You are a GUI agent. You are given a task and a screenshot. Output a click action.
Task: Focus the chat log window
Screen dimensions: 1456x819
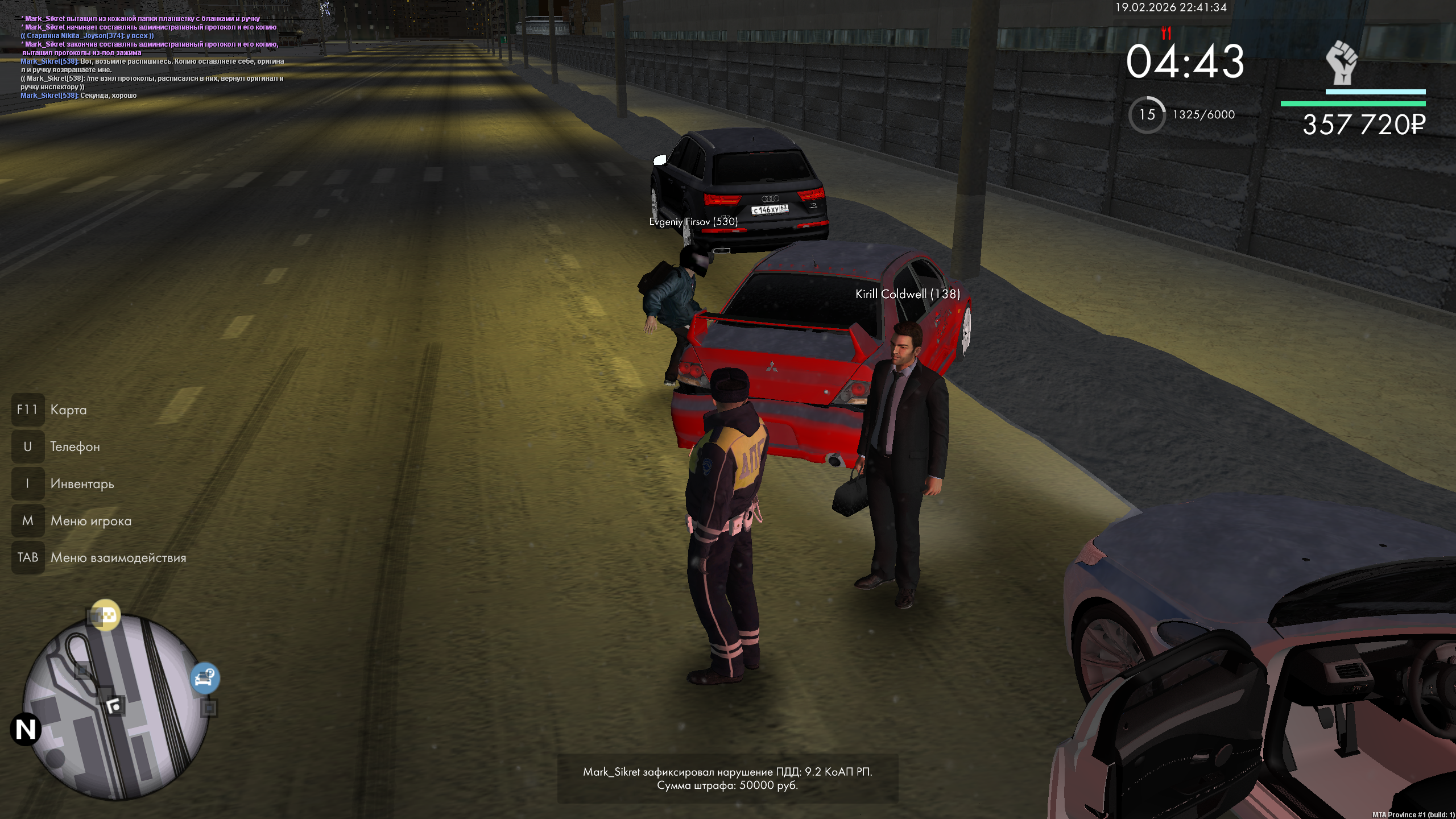point(152,57)
